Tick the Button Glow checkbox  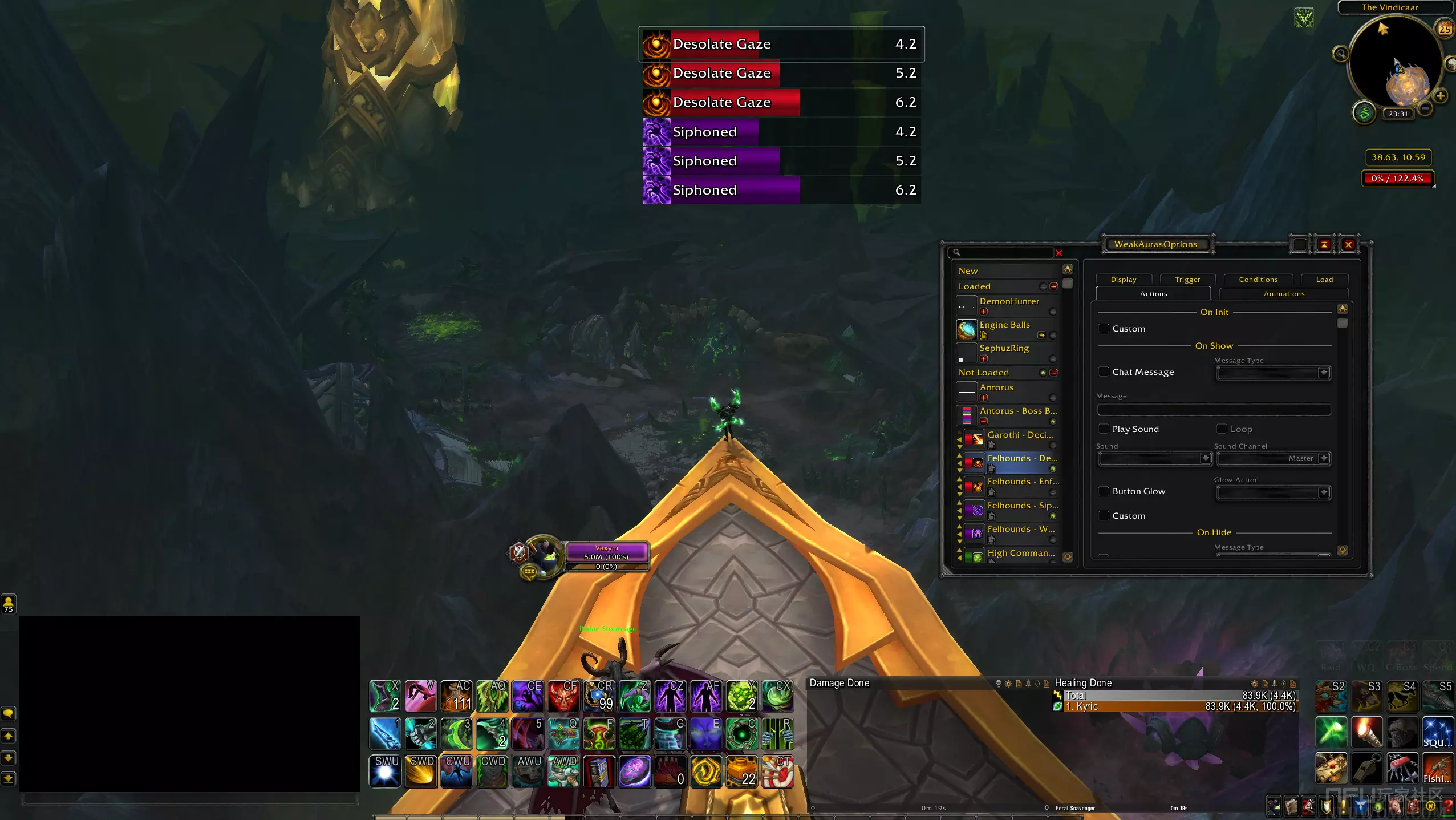click(x=1104, y=491)
